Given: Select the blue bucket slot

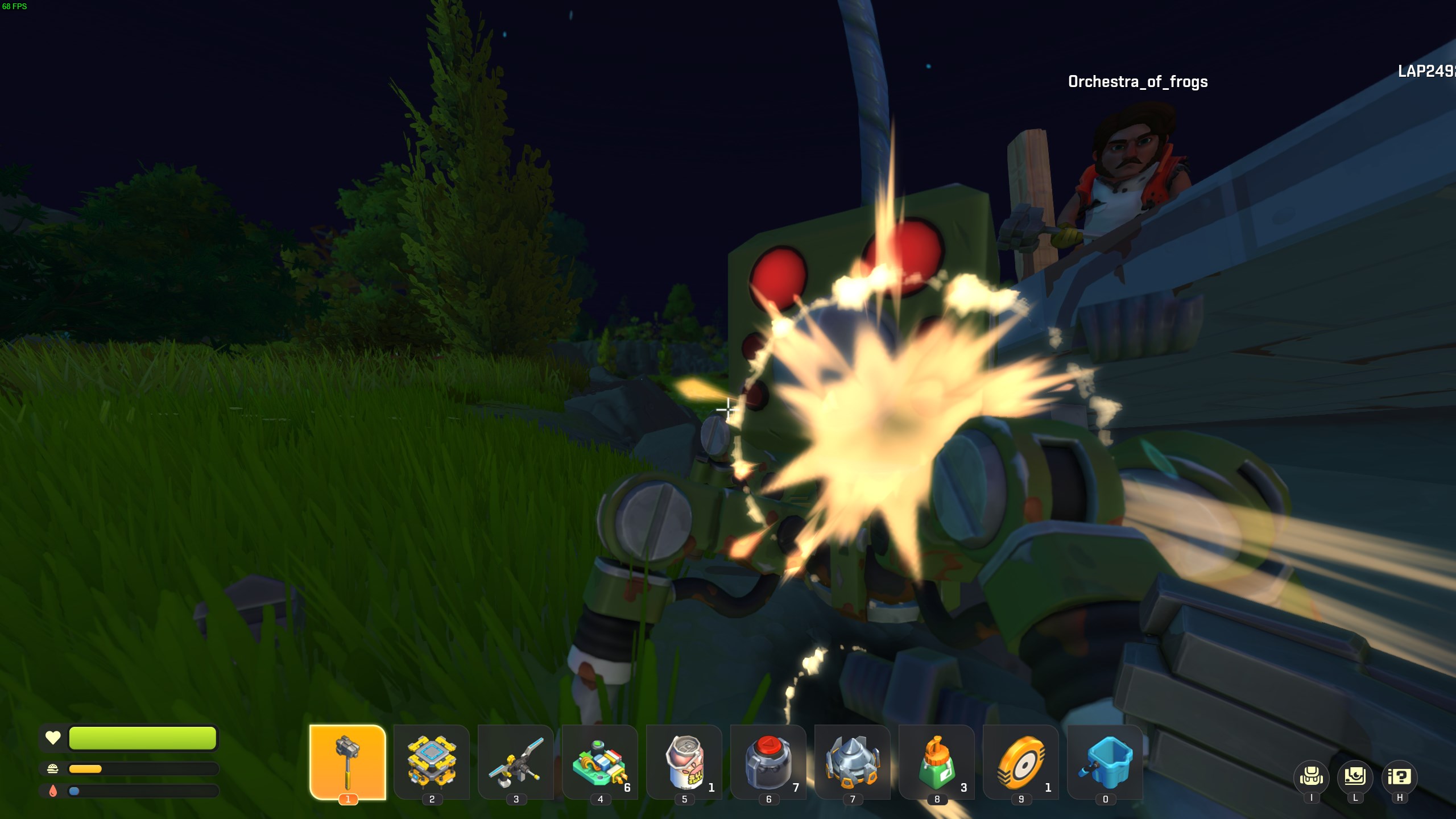Looking at the screenshot, I should 1105,762.
